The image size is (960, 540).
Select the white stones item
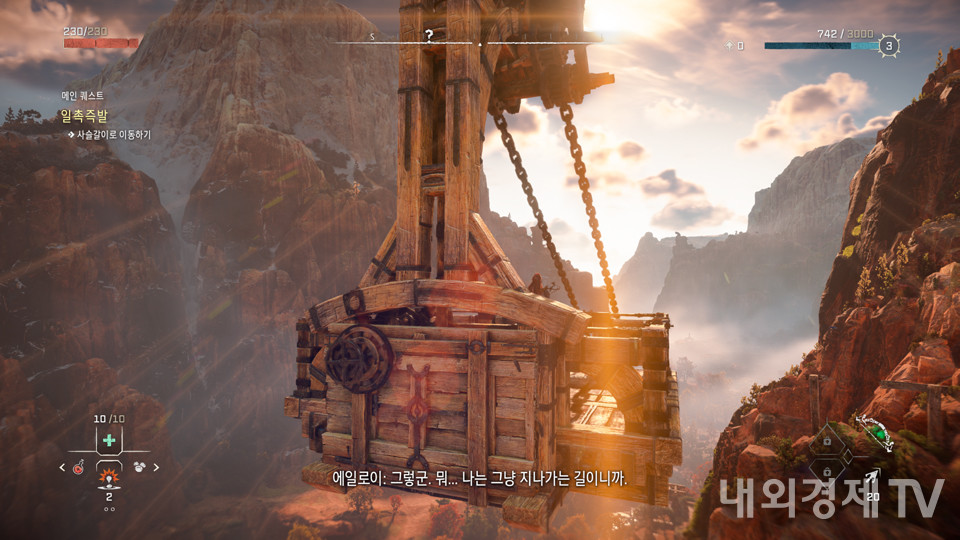click(x=138, y=467)
